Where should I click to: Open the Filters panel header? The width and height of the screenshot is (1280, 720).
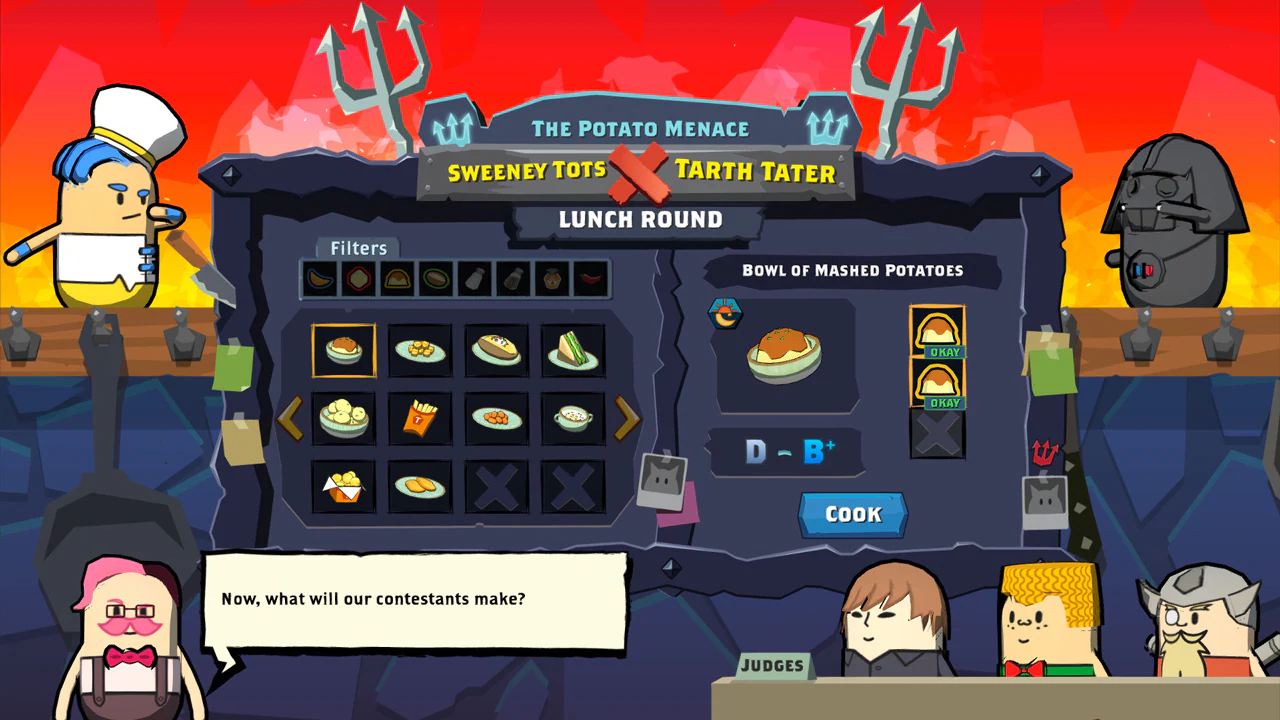point(357,248)
